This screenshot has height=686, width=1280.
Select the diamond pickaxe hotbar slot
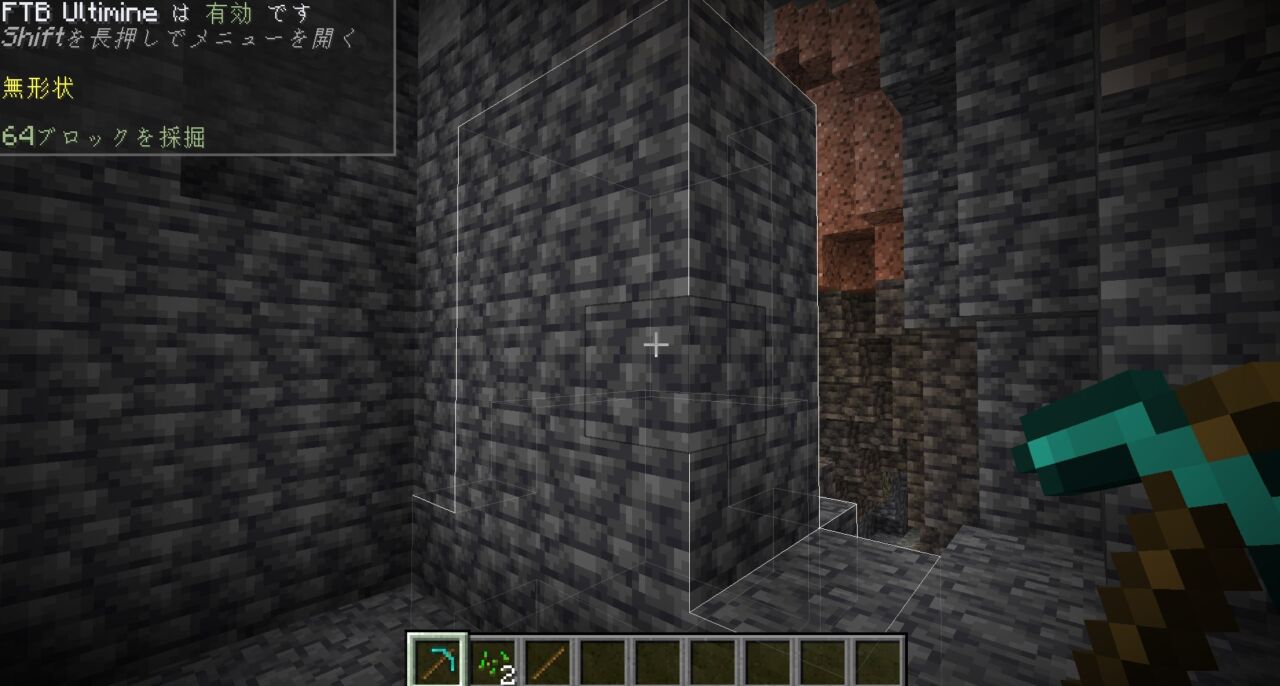click(437, 661)
